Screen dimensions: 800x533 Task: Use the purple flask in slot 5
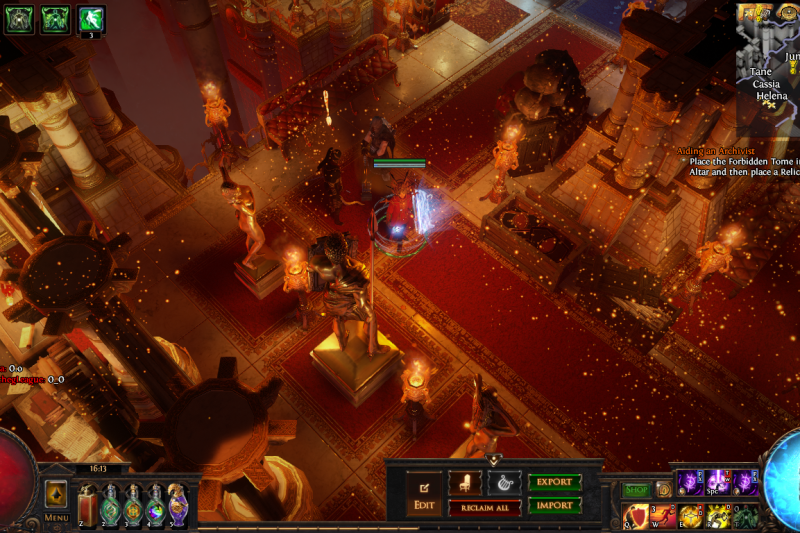(x=177, y=505)
